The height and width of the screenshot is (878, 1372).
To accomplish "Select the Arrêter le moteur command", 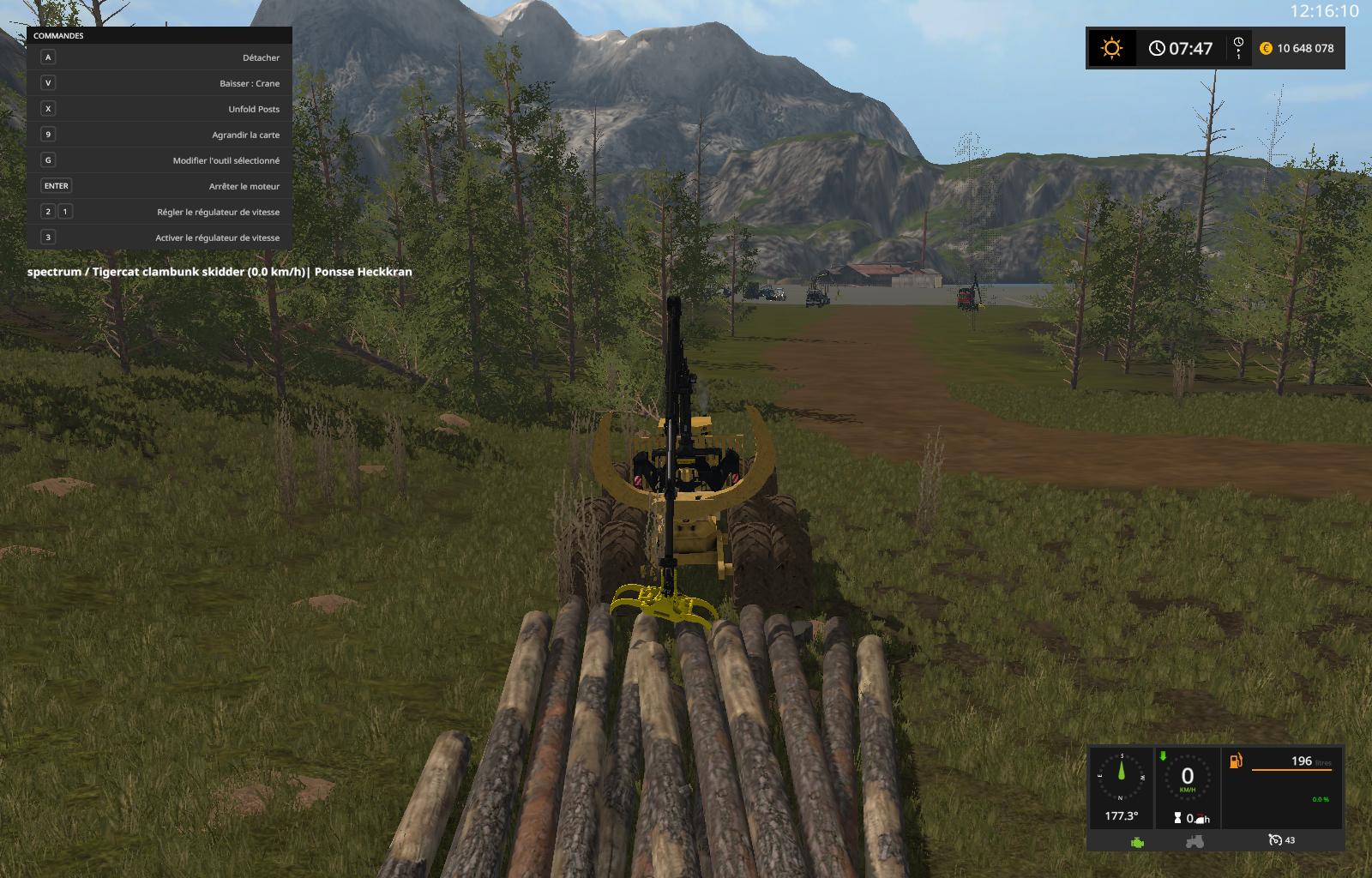I will pos(159,186).
